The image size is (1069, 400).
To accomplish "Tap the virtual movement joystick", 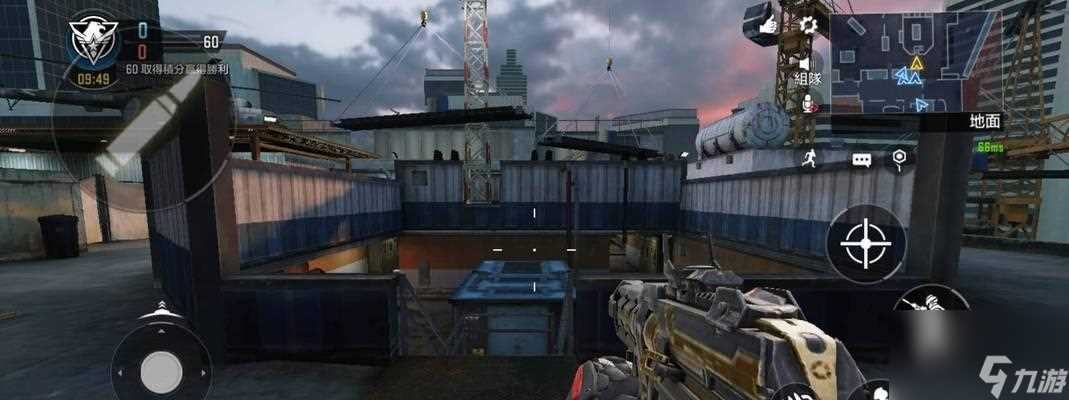I will click(x=160, y=371).
